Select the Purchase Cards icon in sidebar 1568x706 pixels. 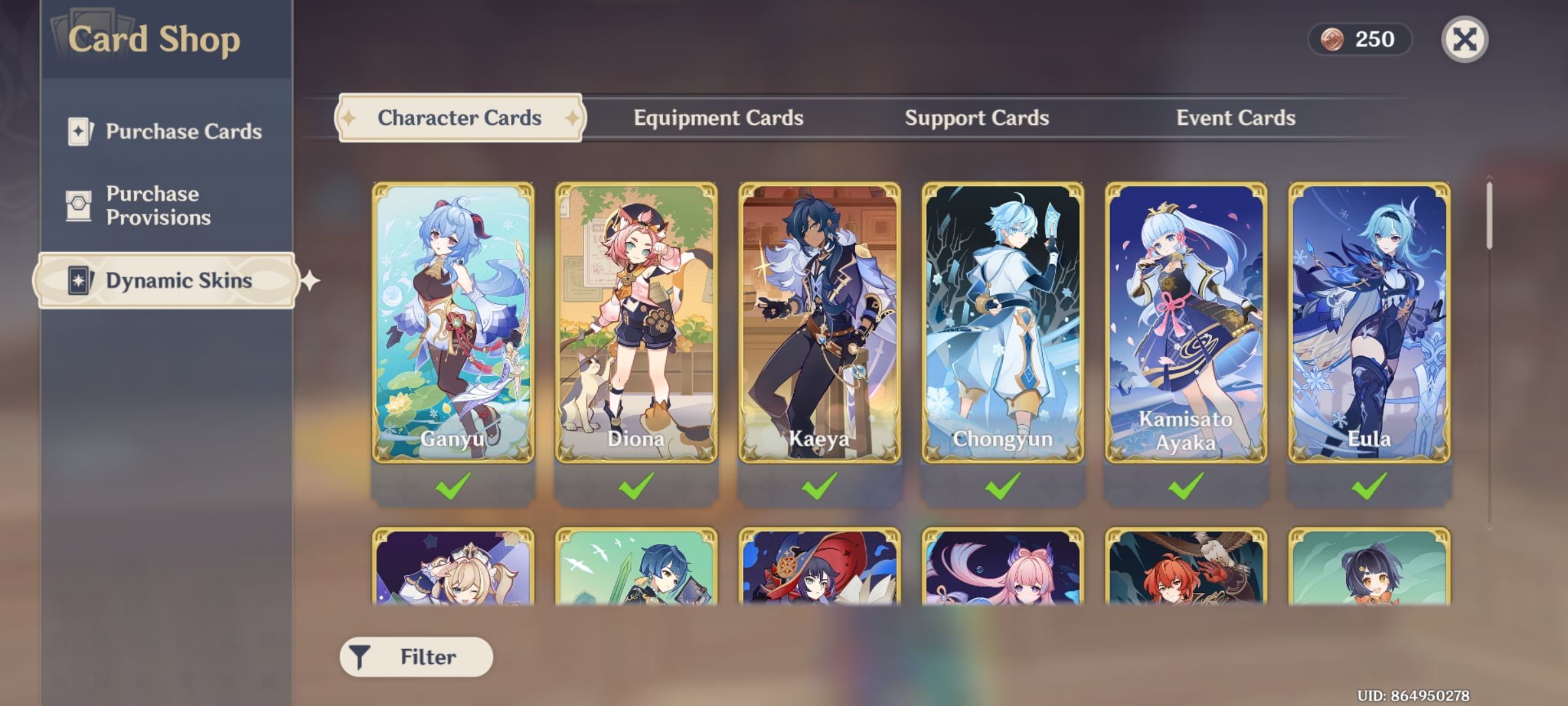pos(79,131)
